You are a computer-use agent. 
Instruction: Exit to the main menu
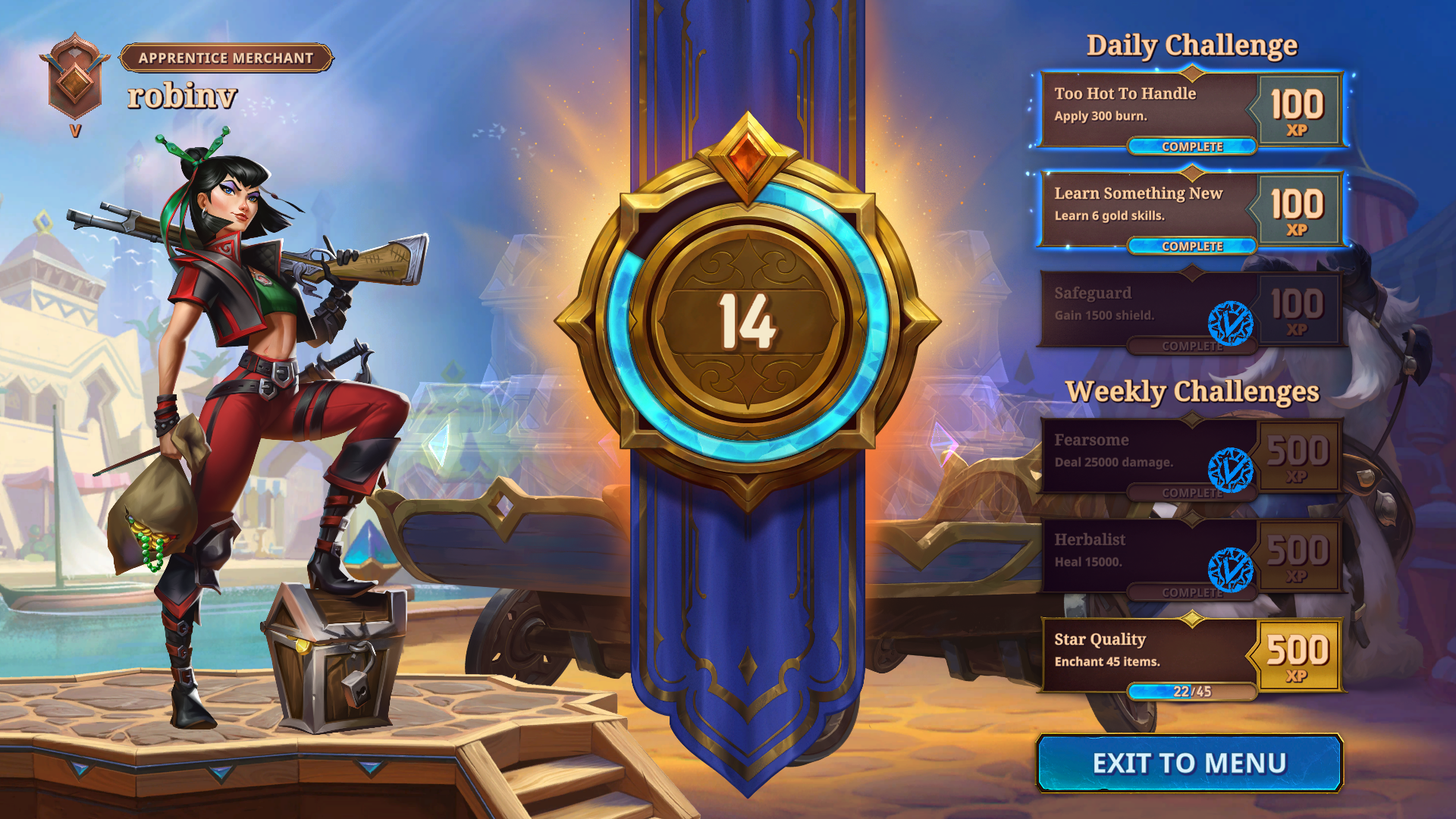coord(1189,763)
